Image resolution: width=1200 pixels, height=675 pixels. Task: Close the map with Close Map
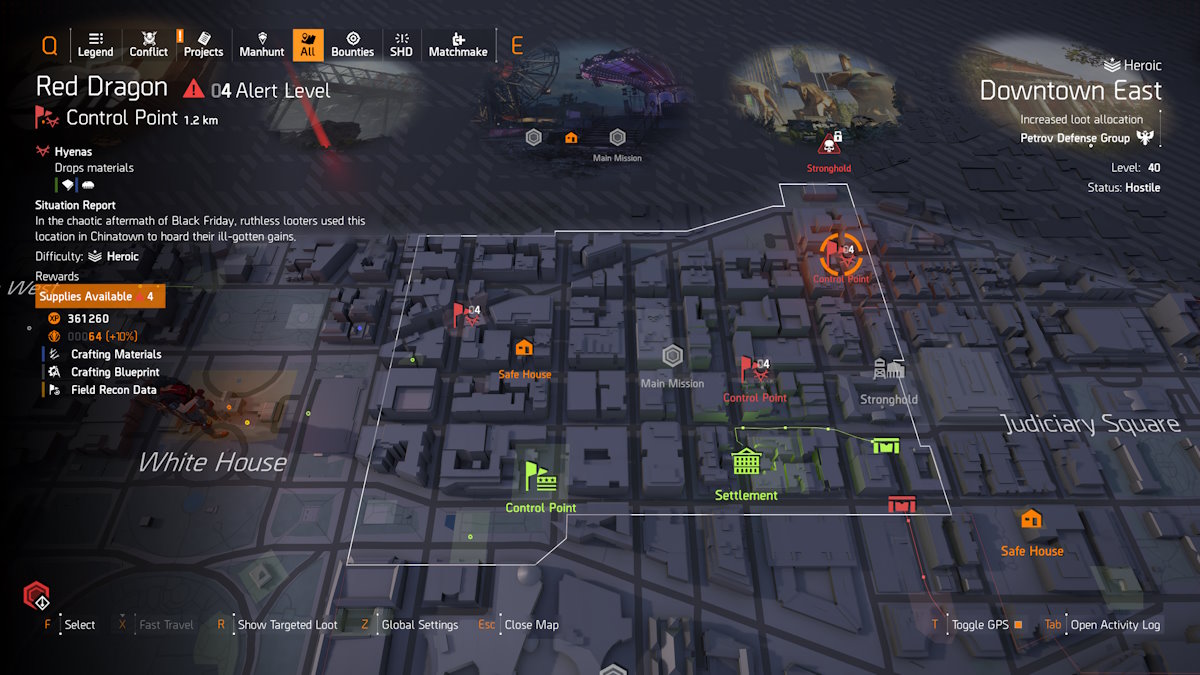click(531, 625)
